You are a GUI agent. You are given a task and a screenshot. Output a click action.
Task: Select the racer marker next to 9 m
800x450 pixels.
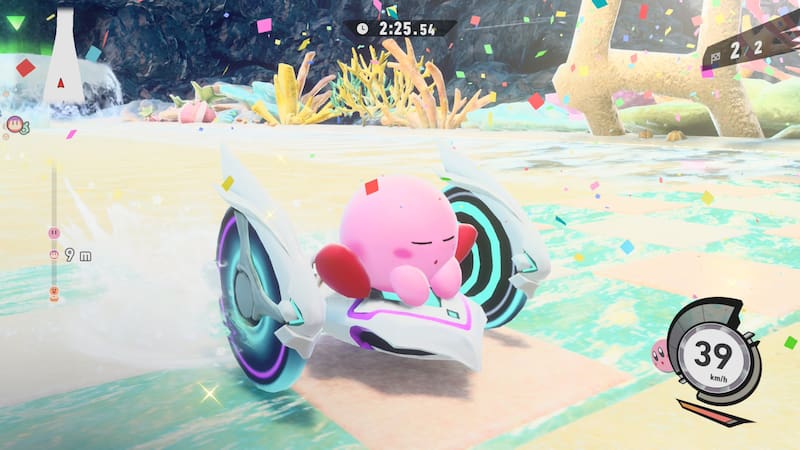pos(53,256)
